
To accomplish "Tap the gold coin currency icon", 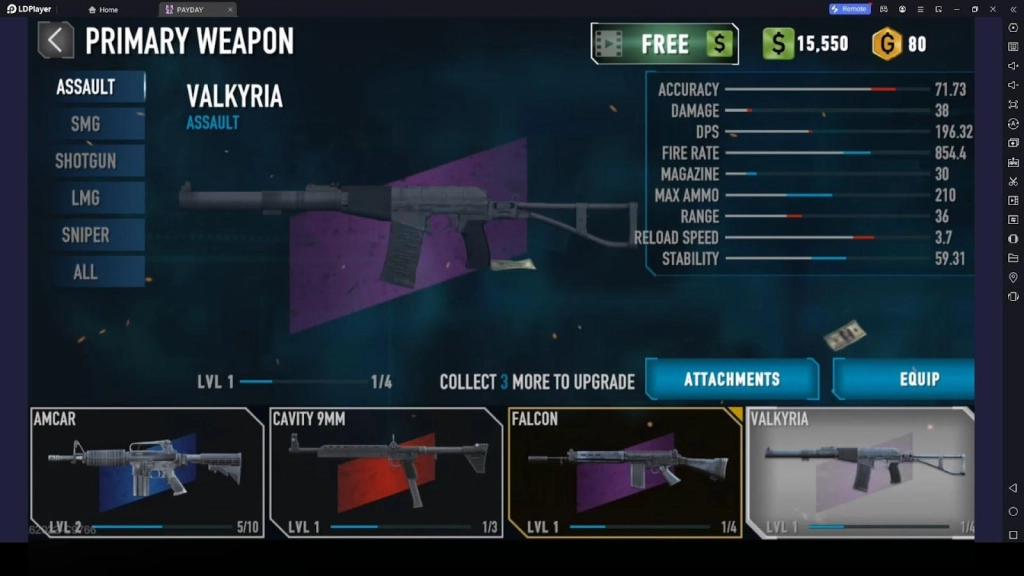I will (886, 44).
